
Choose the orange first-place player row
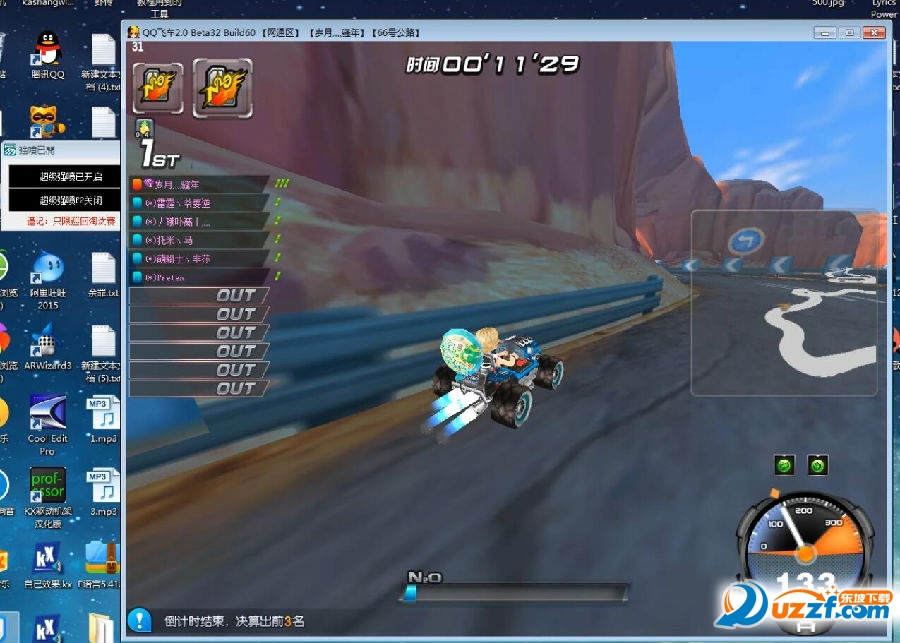coord(200,184)
